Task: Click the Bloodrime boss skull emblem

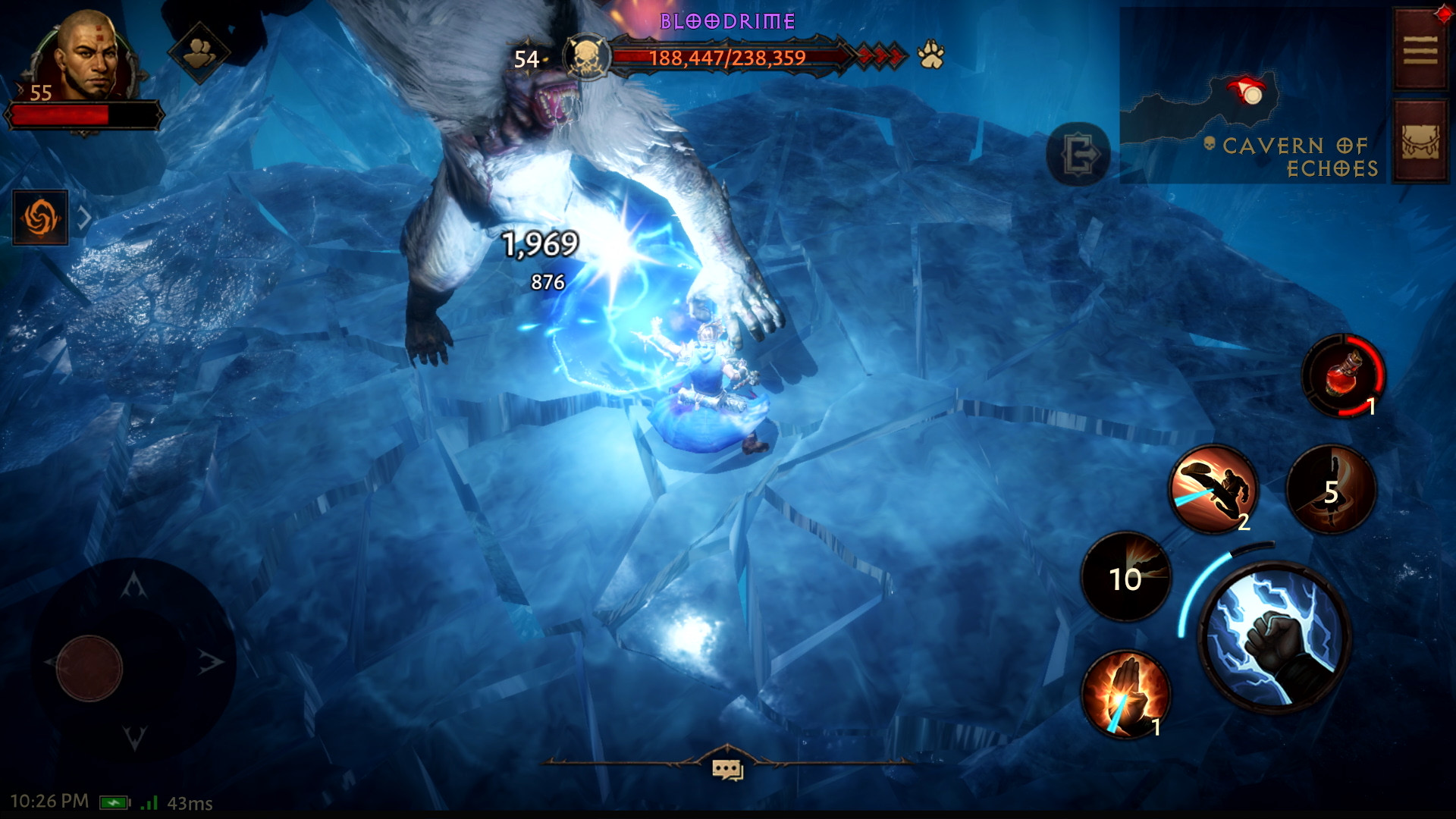Action: (587, 57)
